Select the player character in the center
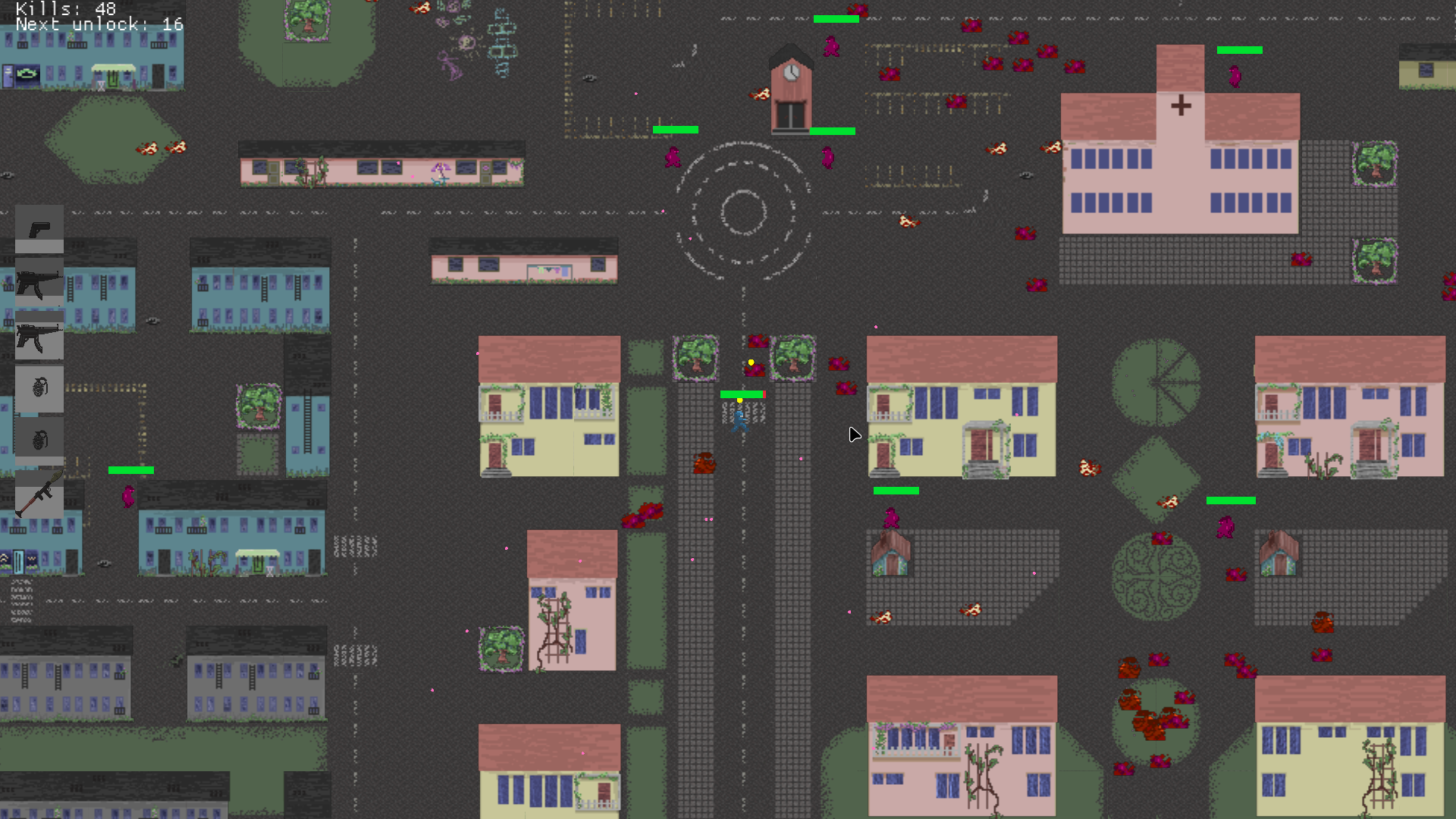1456x819 pixels. coord(739,422)
